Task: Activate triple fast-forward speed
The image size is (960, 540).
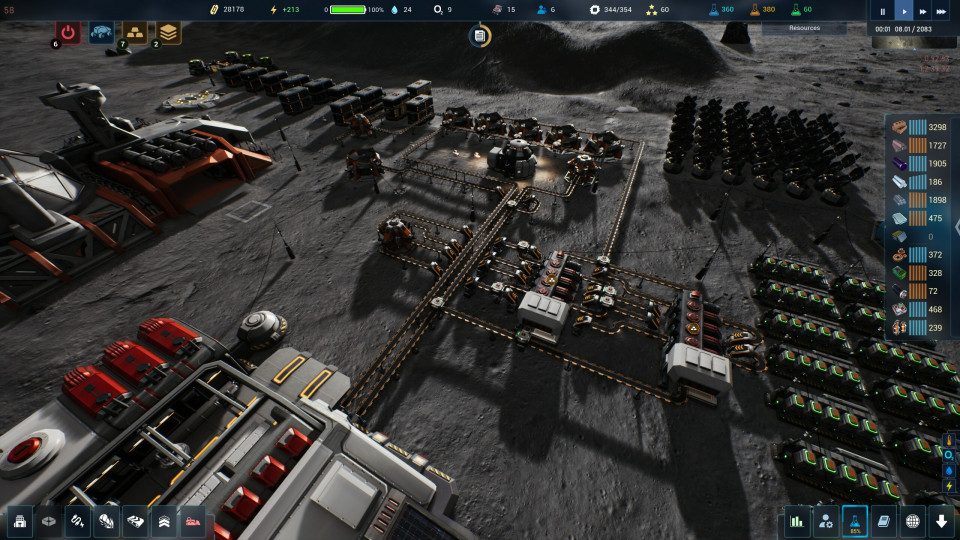Action: point(941,12)
